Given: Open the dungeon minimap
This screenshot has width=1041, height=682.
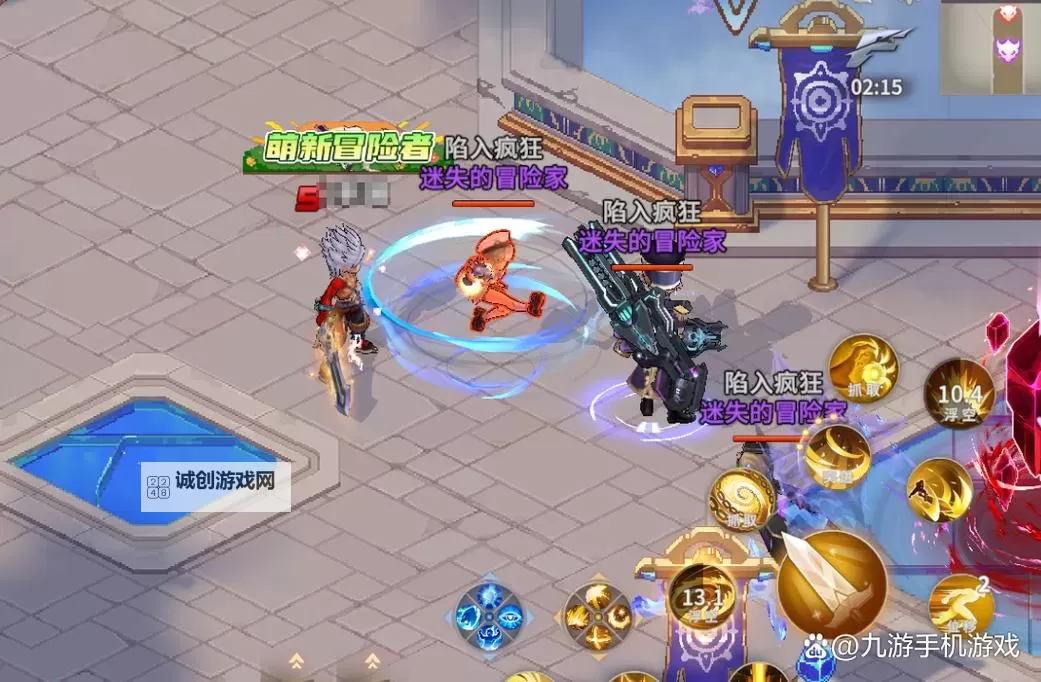Looking at the screenshot, I should coord(990,47).
